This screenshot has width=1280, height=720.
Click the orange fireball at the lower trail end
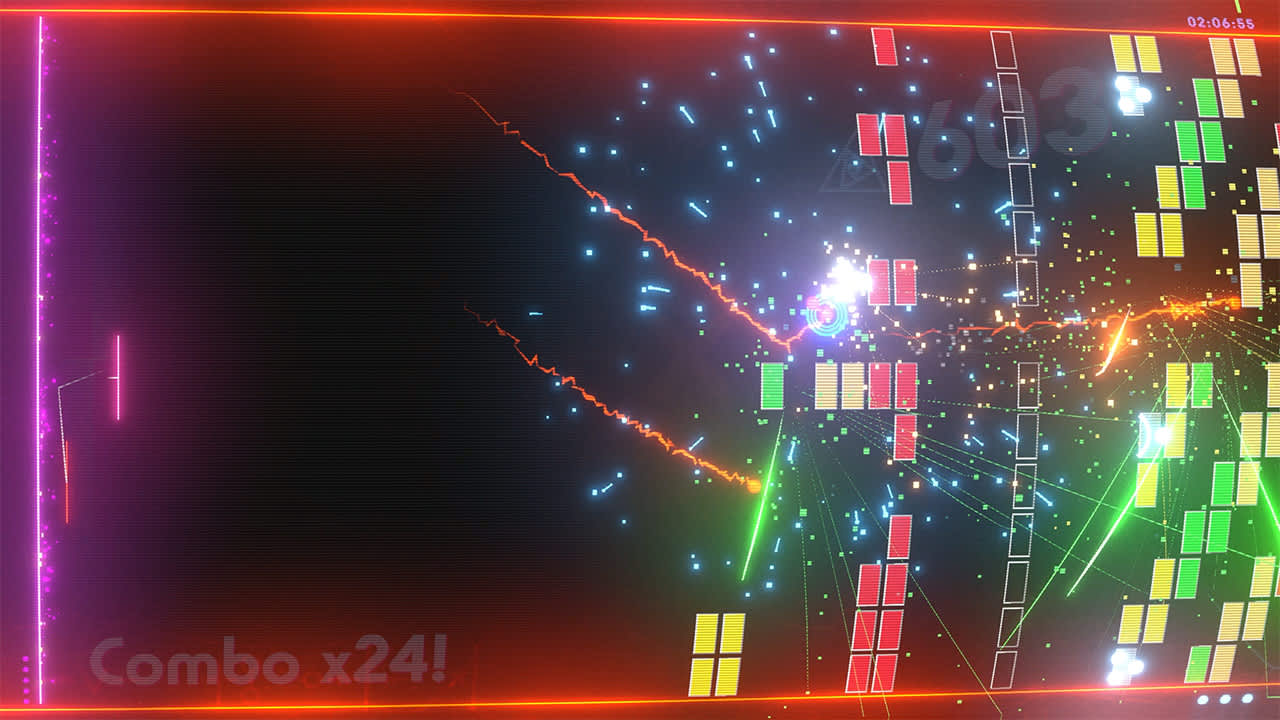752,487
